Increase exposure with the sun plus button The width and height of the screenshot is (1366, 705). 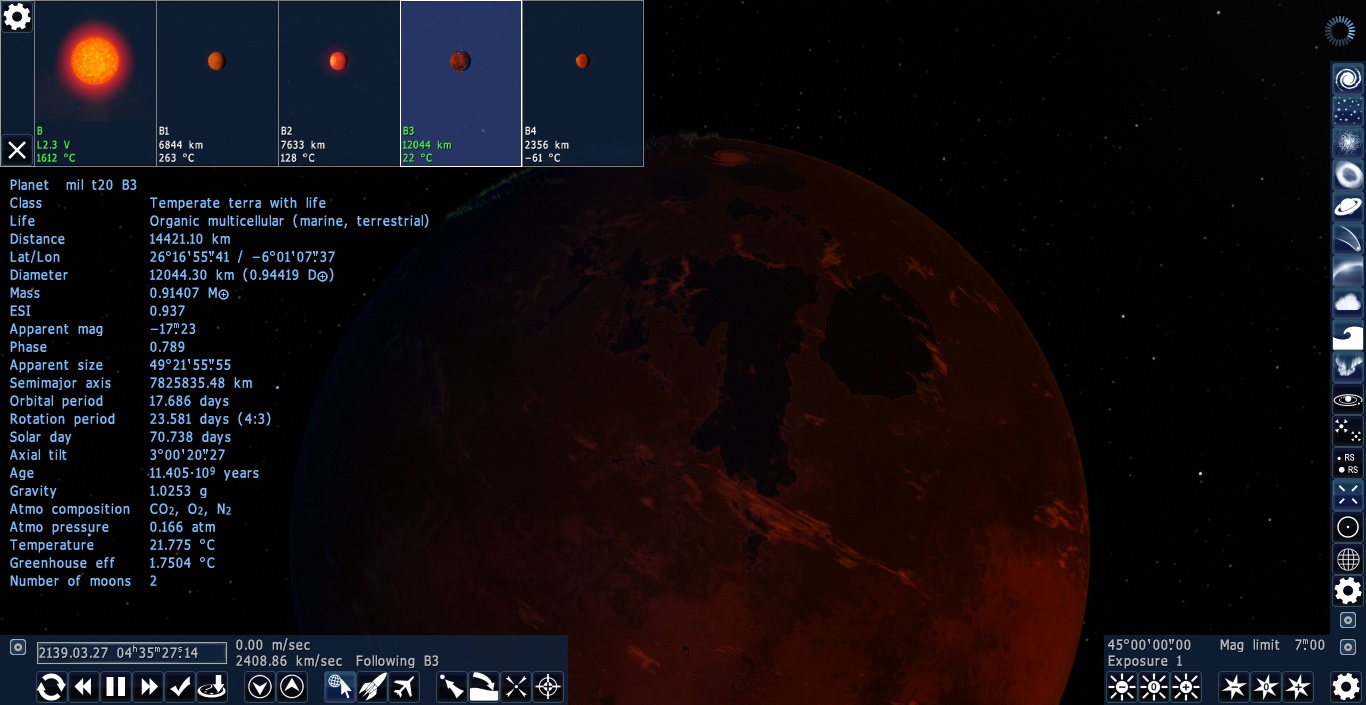1186,687
